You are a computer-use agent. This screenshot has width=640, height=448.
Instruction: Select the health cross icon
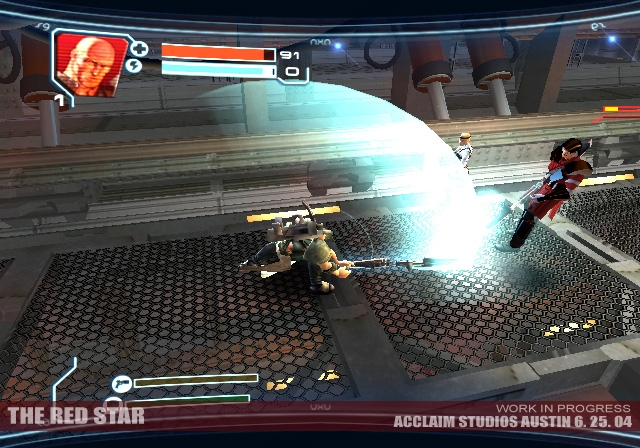point(139,49)
